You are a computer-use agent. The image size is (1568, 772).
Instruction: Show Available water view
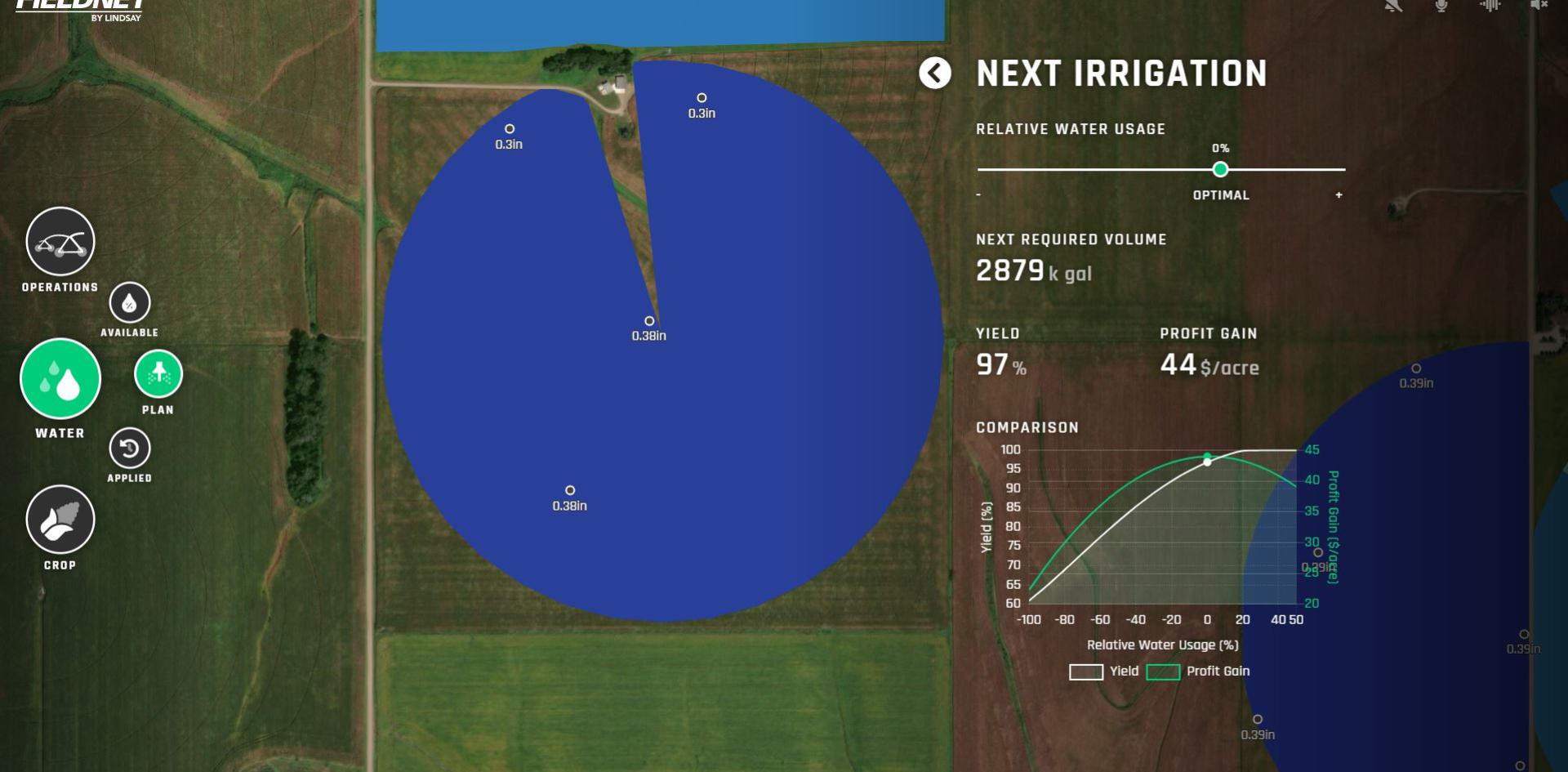coord(130,303)
